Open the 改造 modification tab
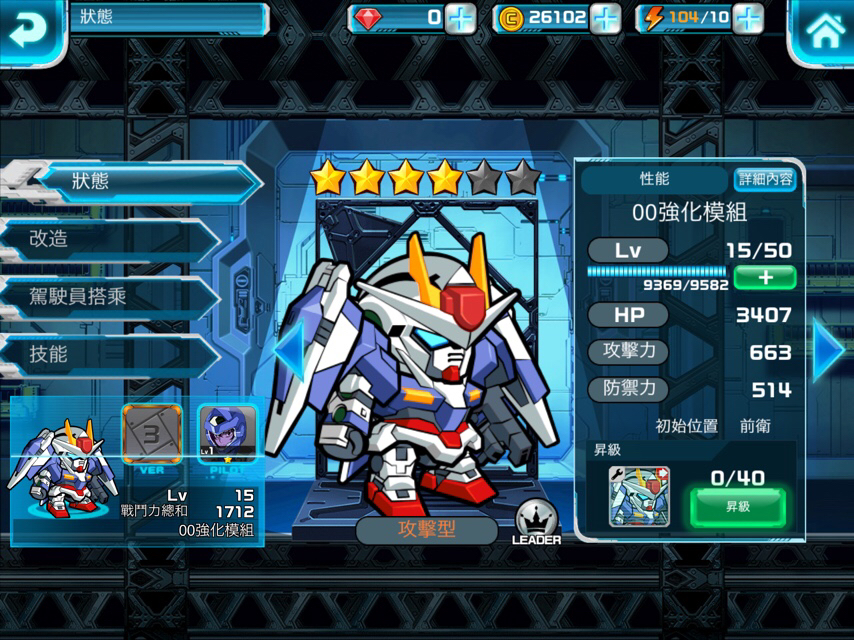Image resolution: width=854 pixels, height=640 pixels. click(x=110, y=239)
